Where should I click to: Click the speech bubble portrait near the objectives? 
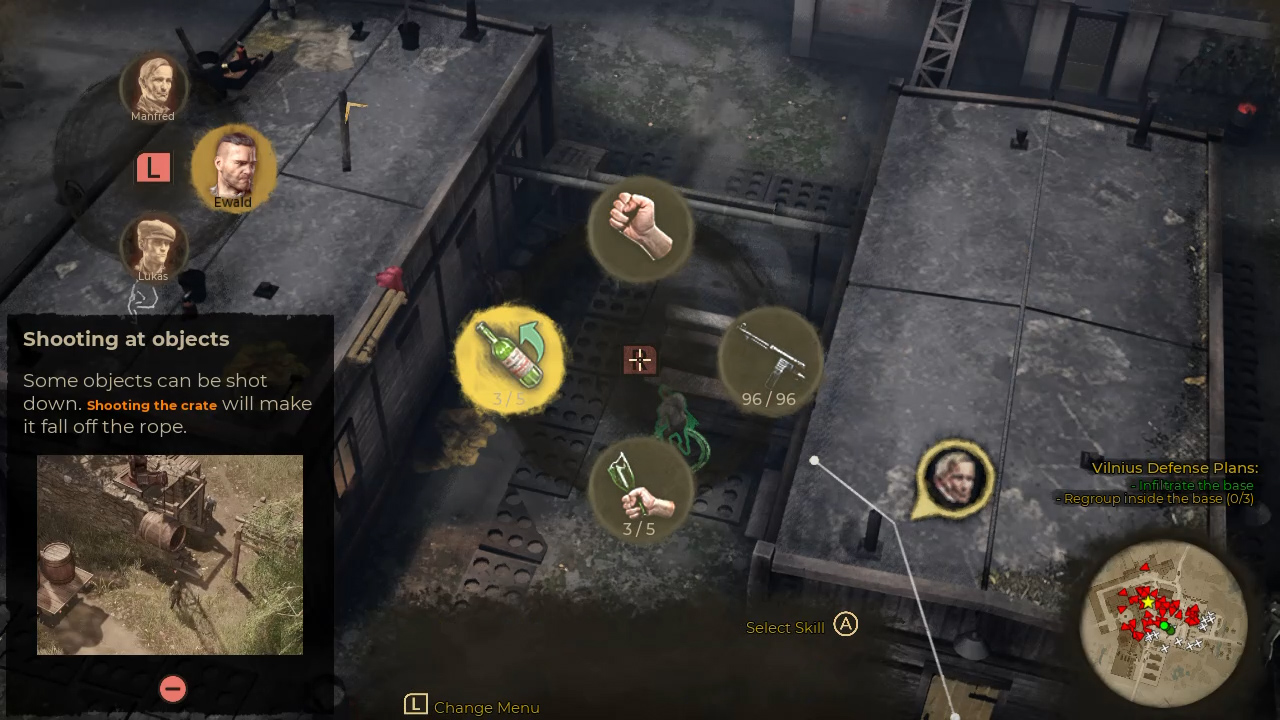952,477
